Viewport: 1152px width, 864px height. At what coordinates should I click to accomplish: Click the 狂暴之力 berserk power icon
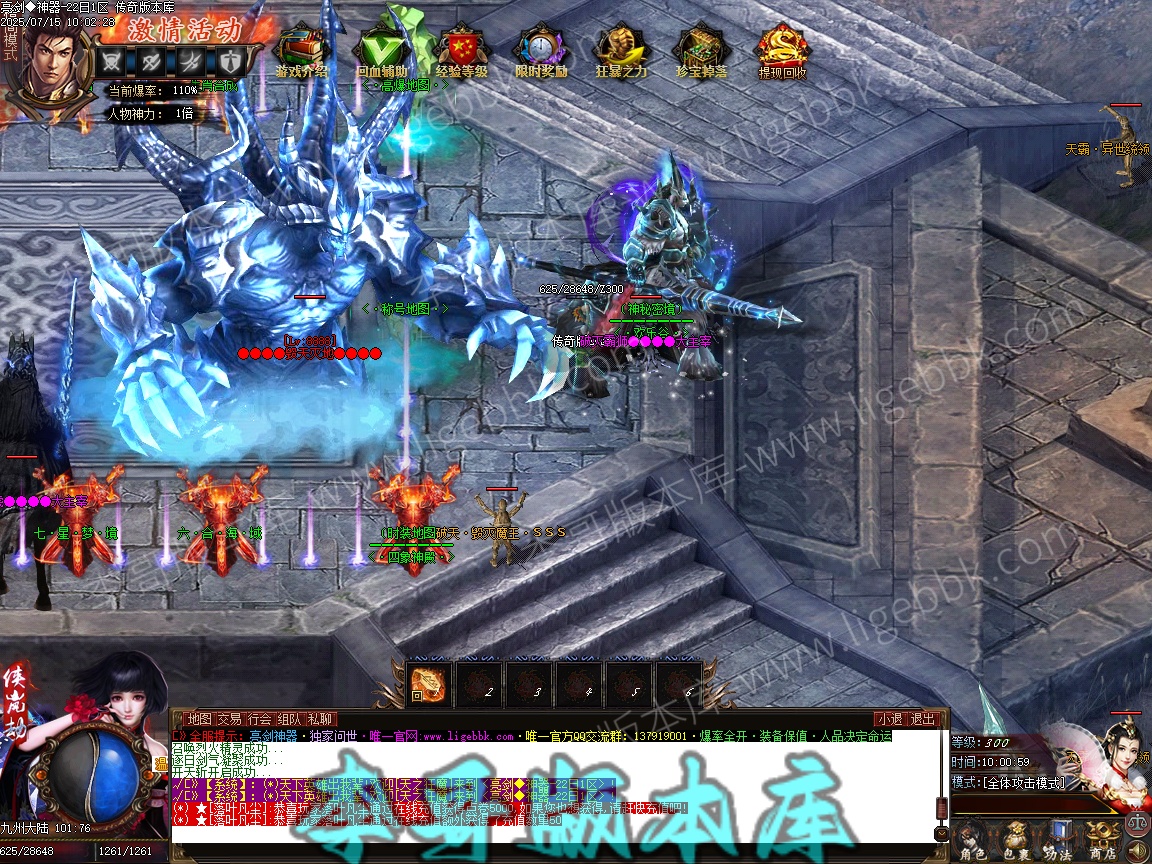click(621, 50)
